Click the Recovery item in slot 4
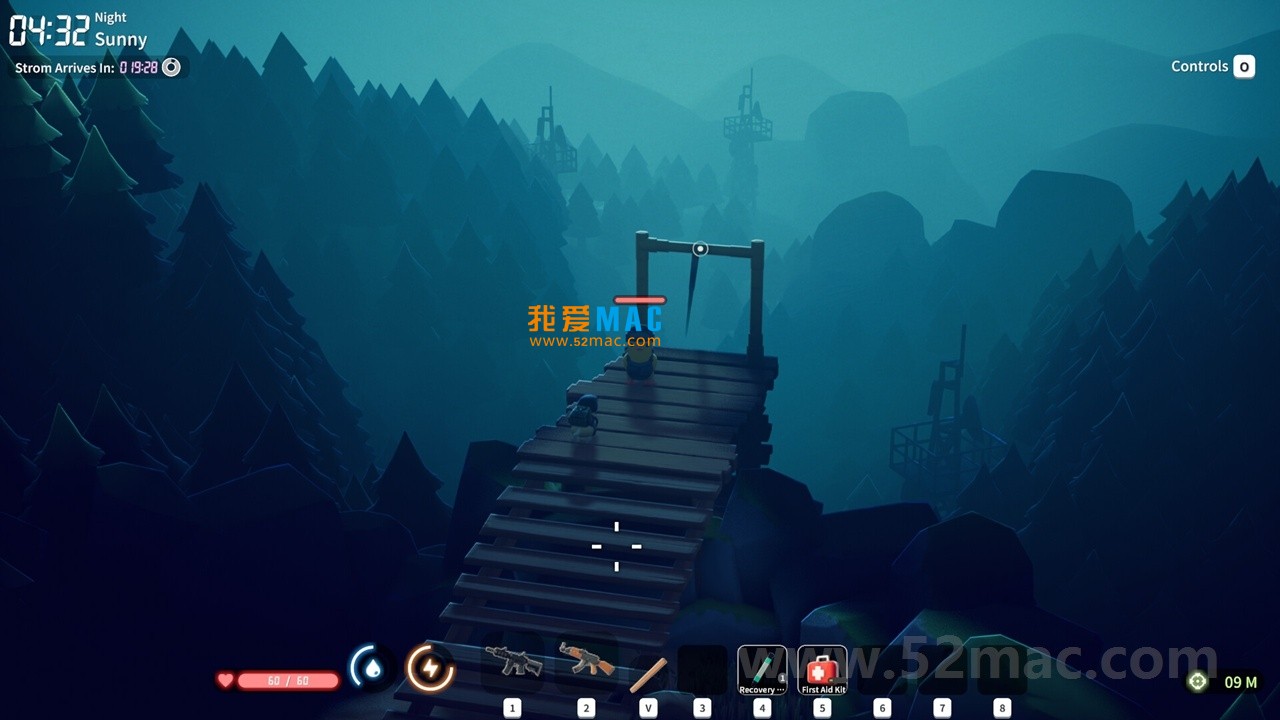1280x720 pixels. [762, 668]
